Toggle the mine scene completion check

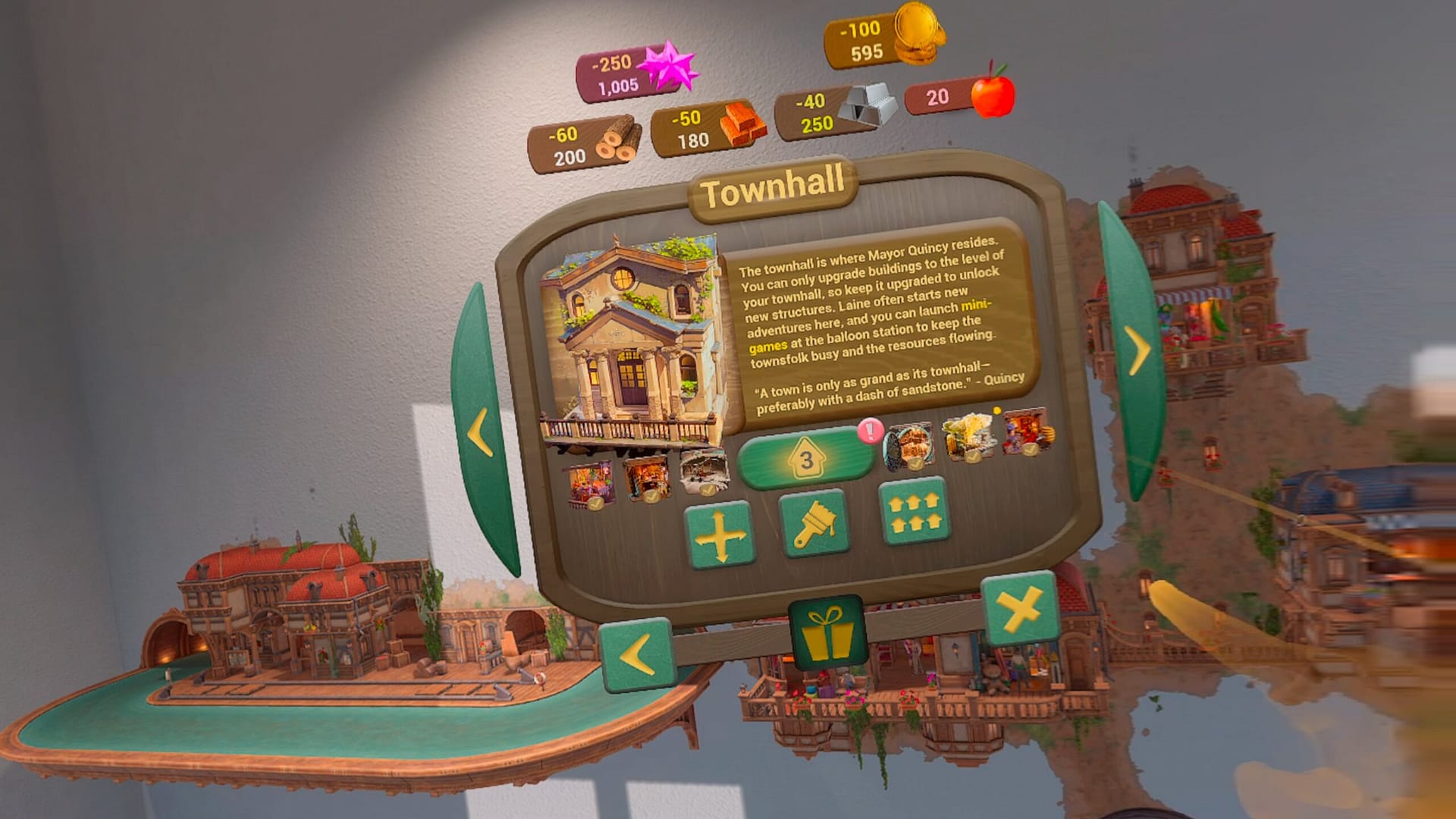pos(708,488)
